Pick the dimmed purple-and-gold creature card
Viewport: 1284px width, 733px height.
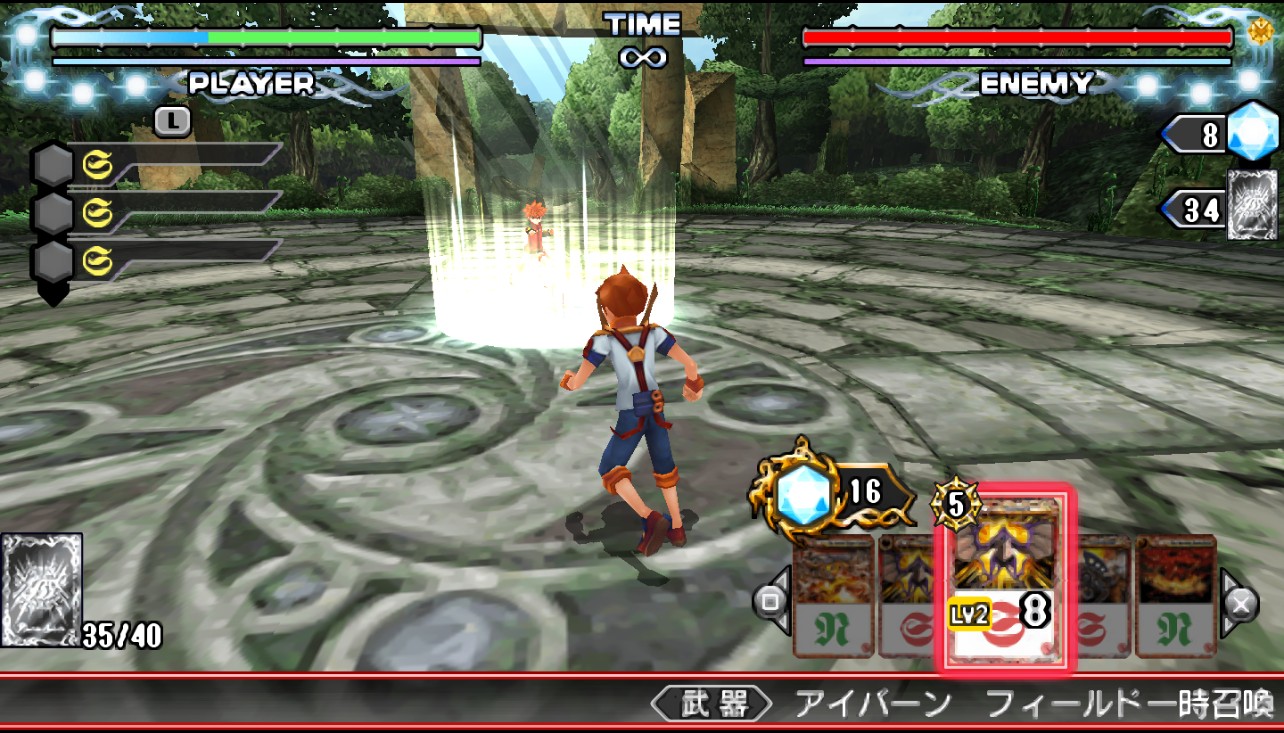point(909,597)
